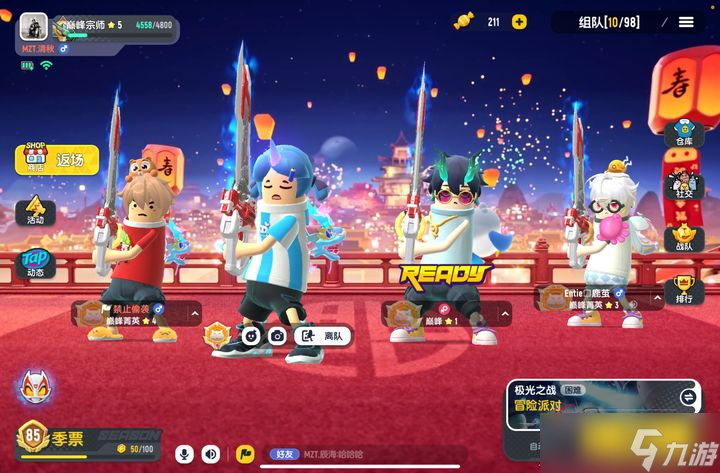The height and width of the screenshot is (473, 720).
Task: Toggle the microphone button
Action: (x=184, y=454)
